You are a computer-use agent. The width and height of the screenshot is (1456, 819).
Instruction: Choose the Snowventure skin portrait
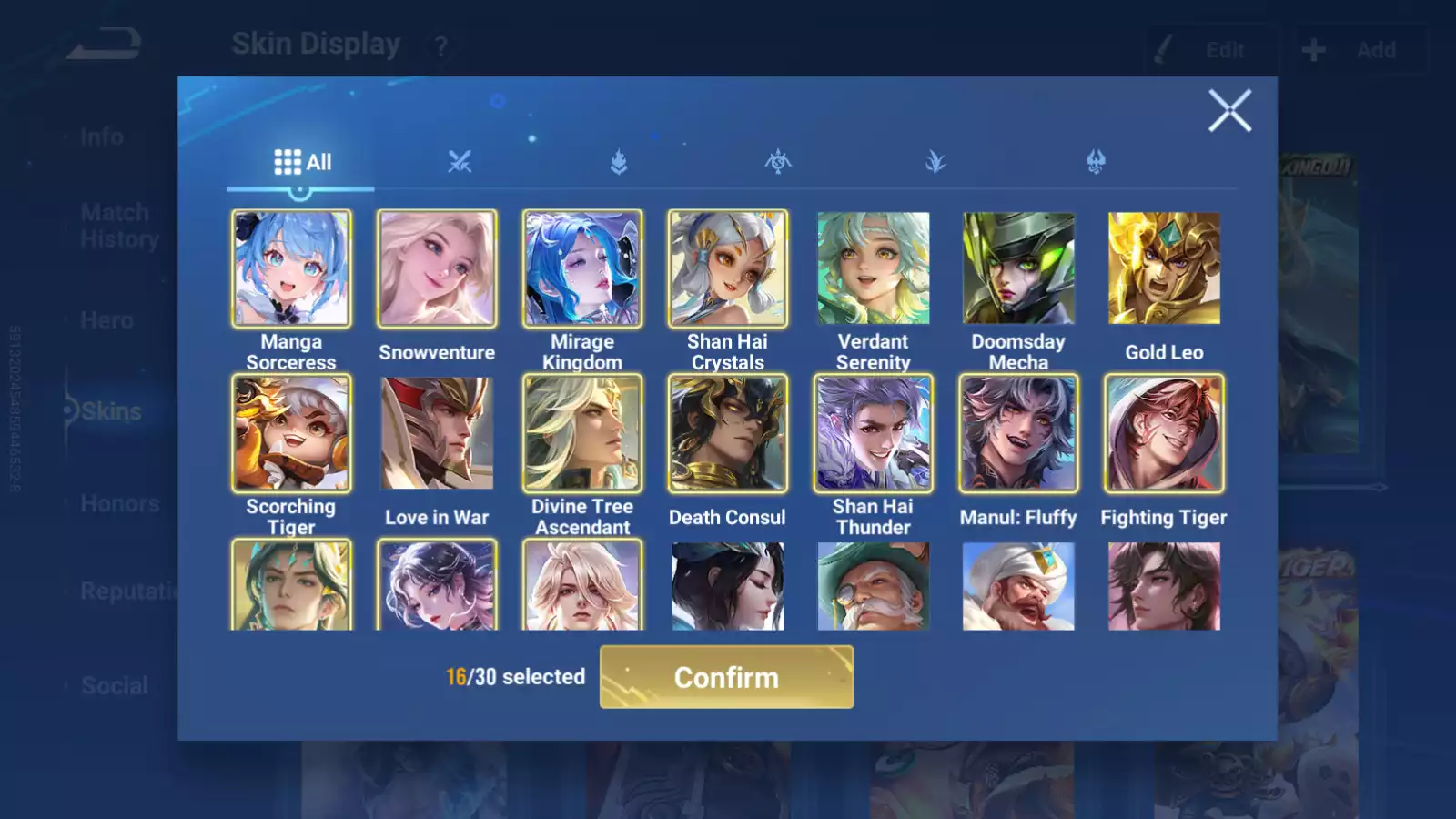coord(437,268)
